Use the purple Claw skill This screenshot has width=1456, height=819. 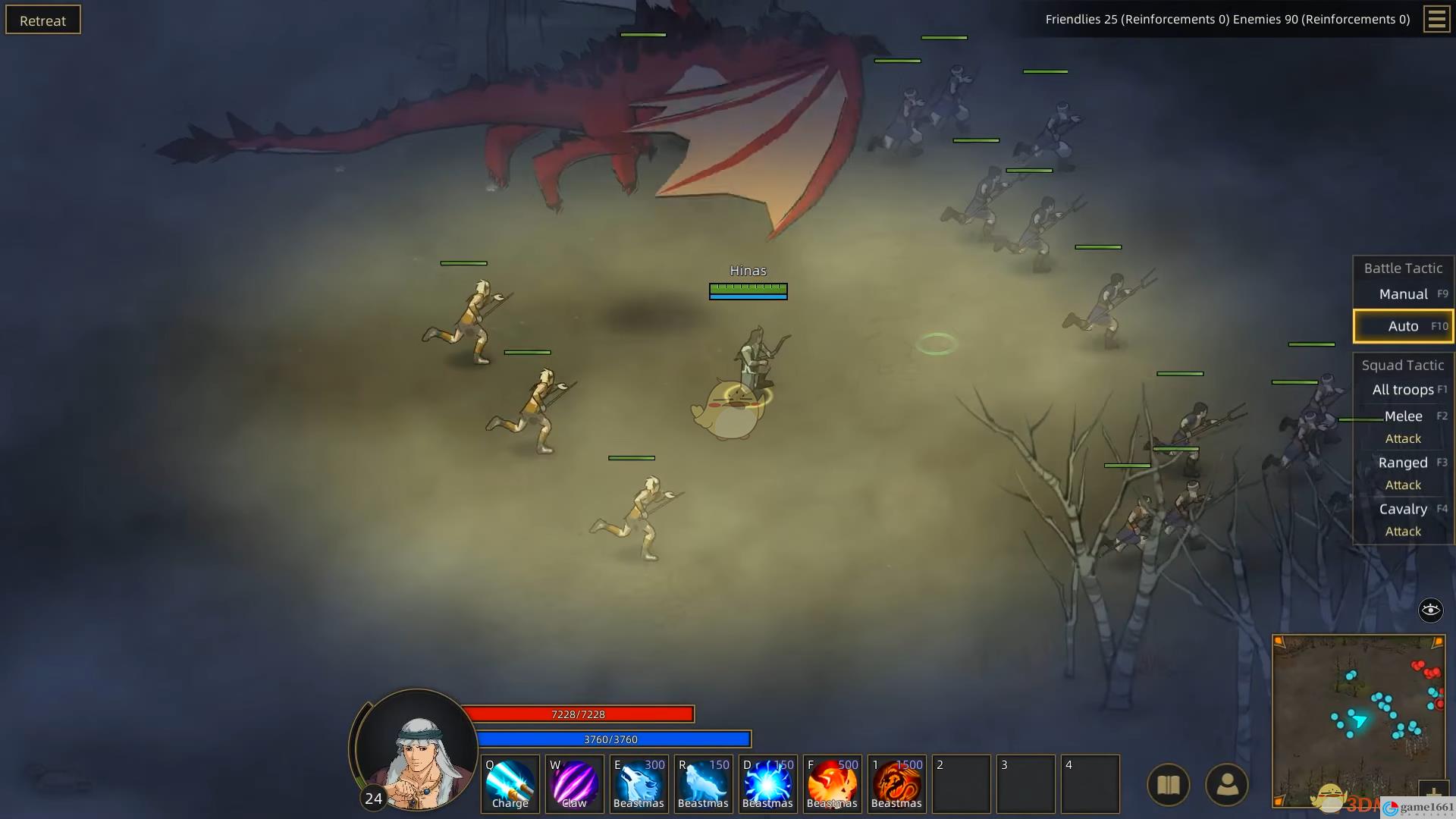click(x=574, y=784)
